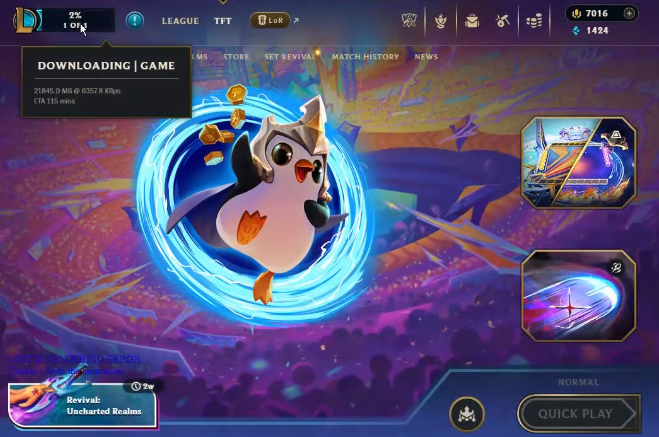View the Match History tab

(x=365, y=57)
